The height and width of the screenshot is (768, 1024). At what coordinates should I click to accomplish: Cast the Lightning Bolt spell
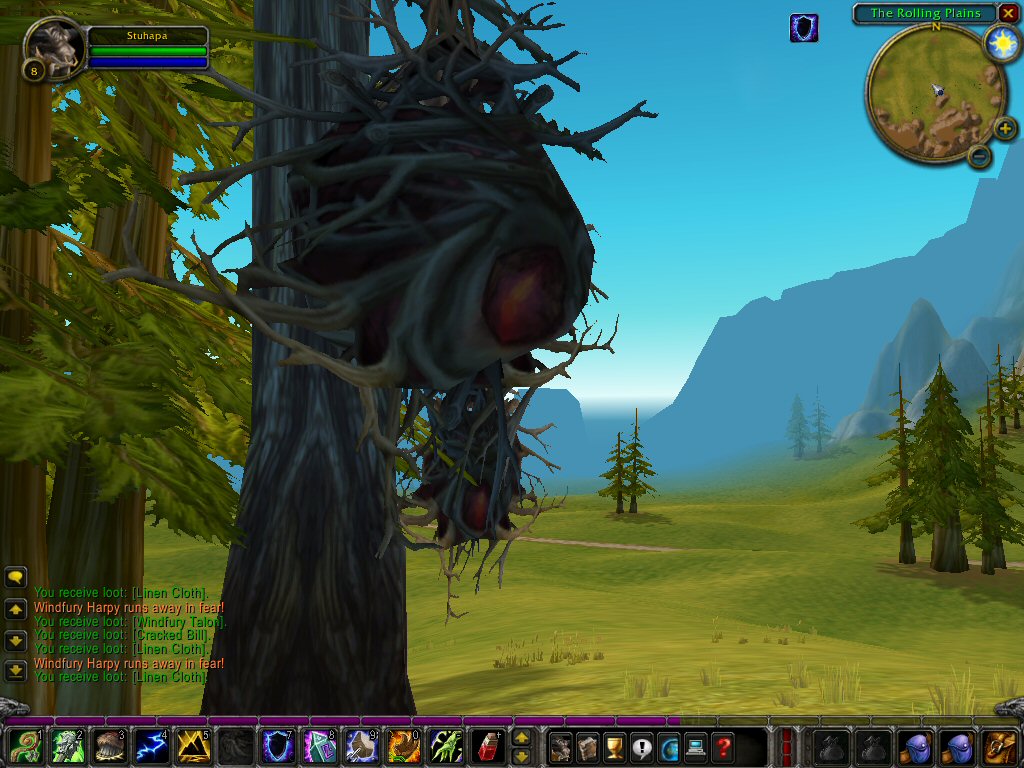(152, 747)
